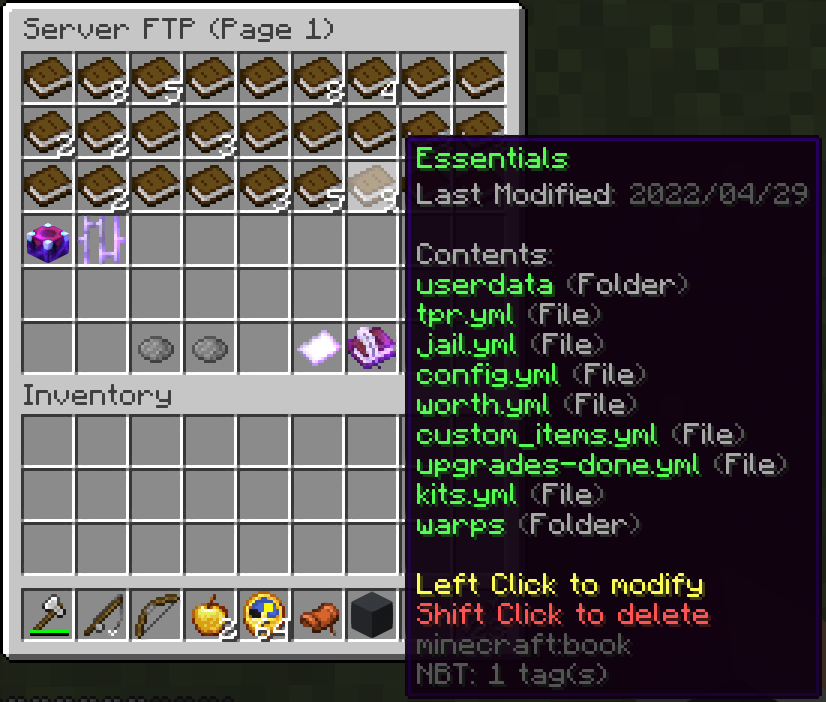Click the golden apple stack
Viewport: 826px width, 702px height.
click(x=210, y=614)
